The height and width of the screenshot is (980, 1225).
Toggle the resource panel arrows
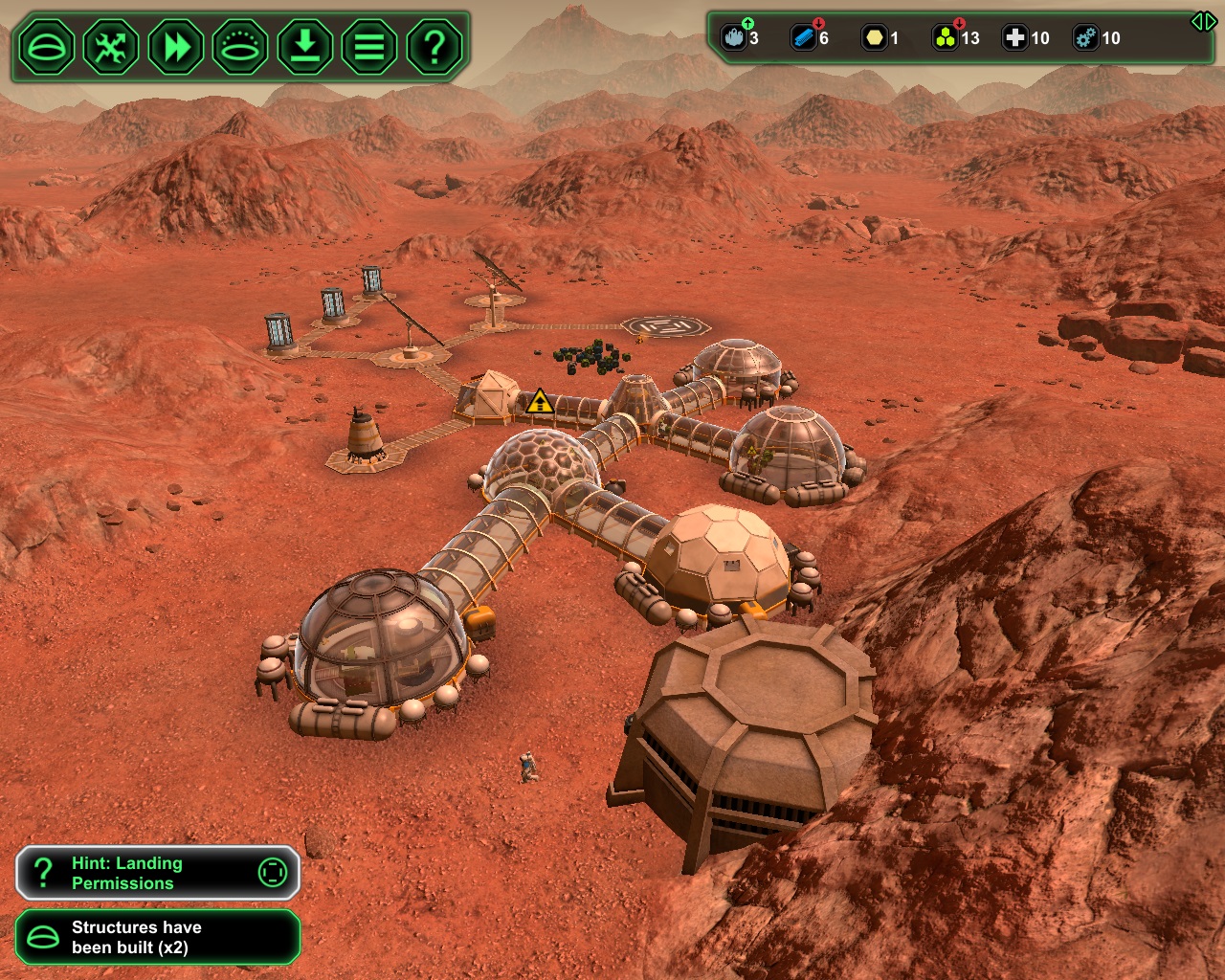tap(1203, 21)
